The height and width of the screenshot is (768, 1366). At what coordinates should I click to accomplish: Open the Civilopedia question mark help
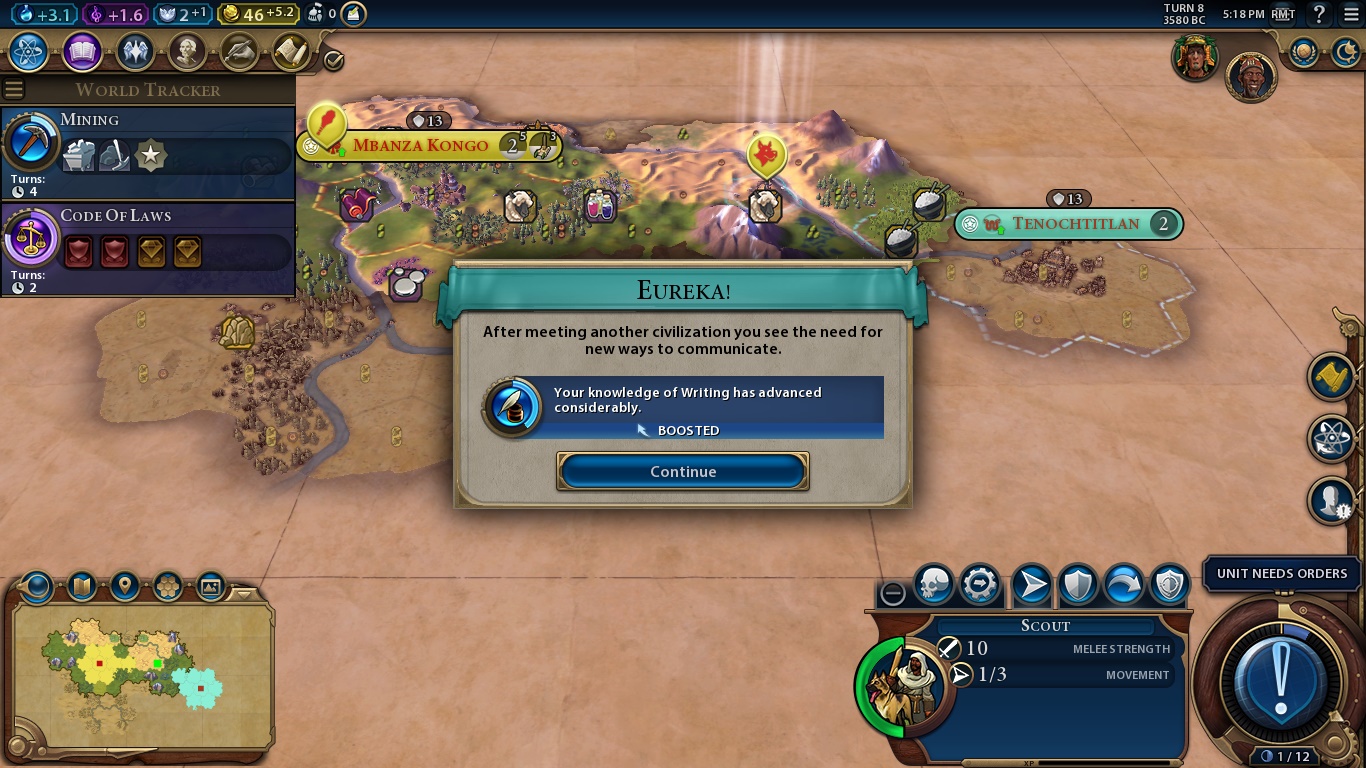click(1319, 14)
